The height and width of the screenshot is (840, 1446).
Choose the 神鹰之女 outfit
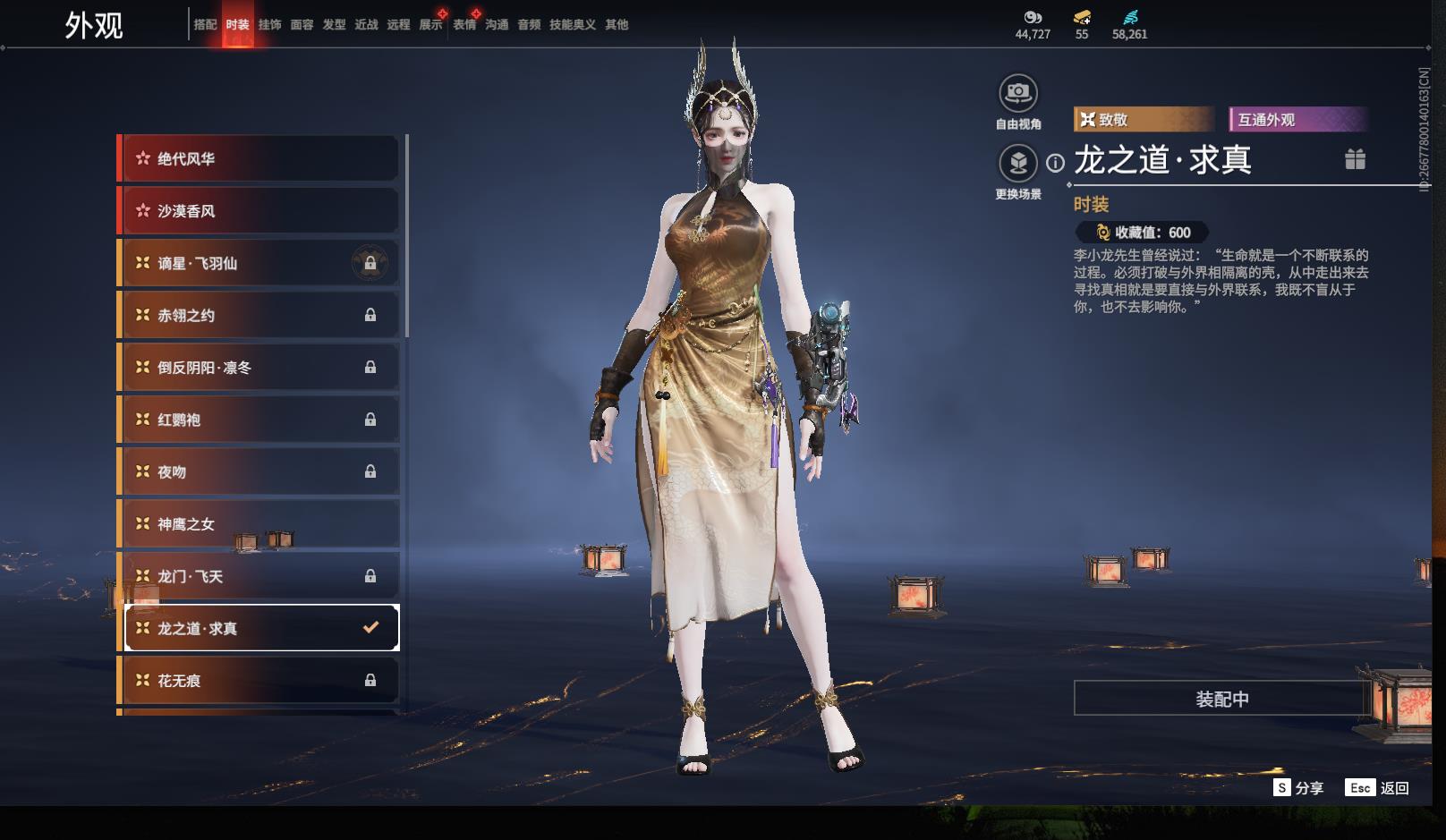[259, 524]
